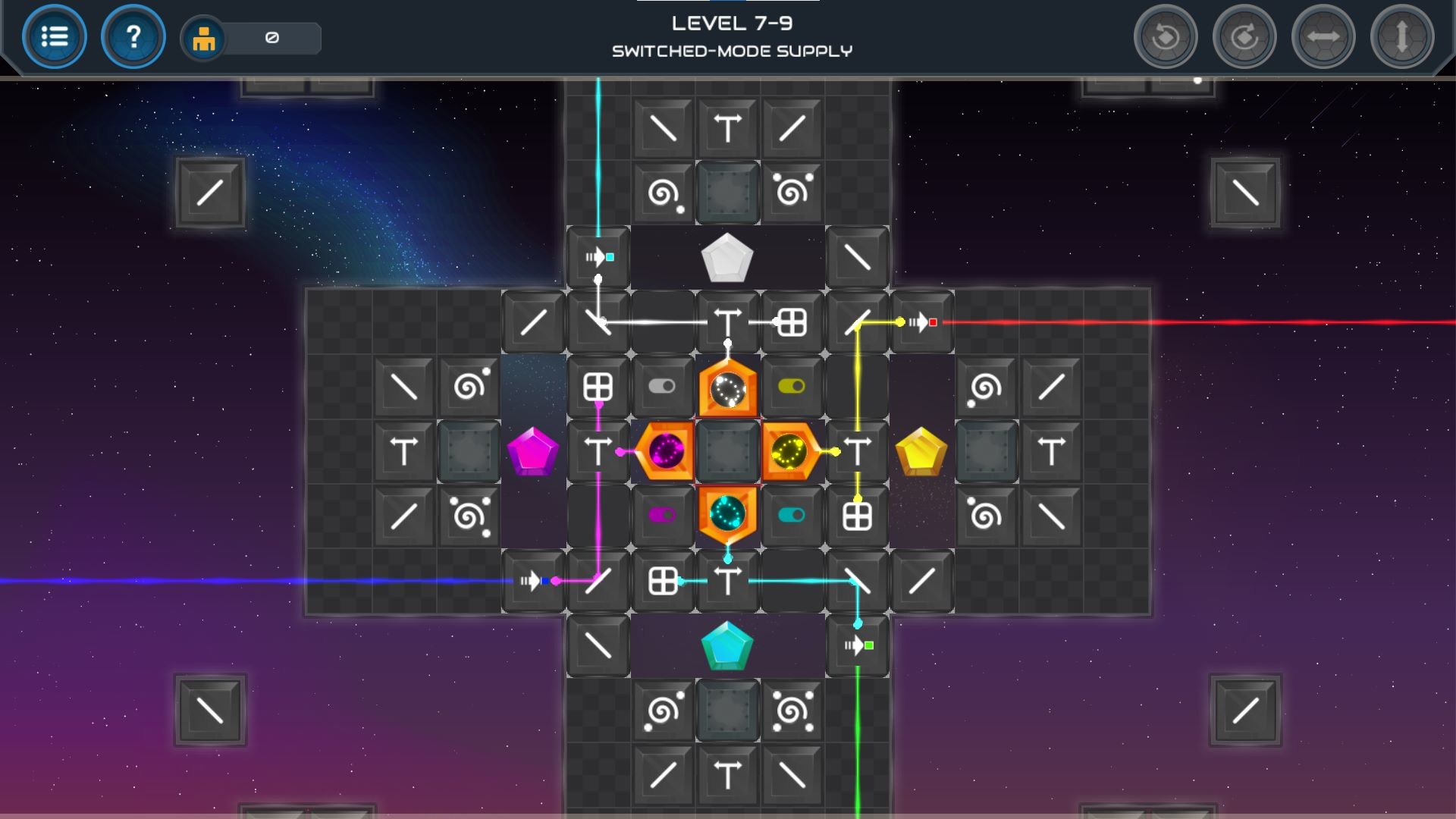
Task: Select the yellow pentagon gem
Action: tap(922, 450)
